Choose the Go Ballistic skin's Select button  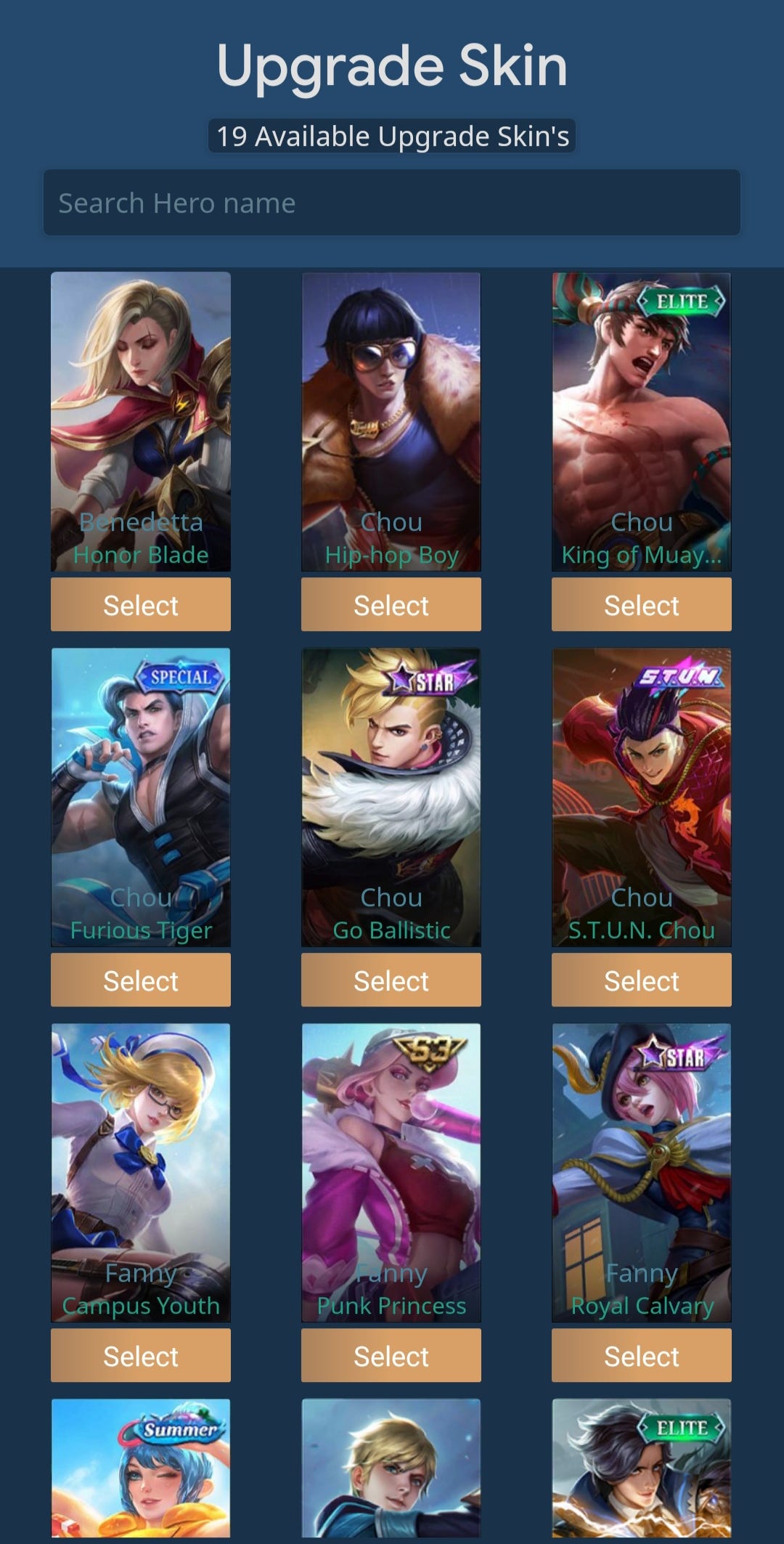point(391,980)
